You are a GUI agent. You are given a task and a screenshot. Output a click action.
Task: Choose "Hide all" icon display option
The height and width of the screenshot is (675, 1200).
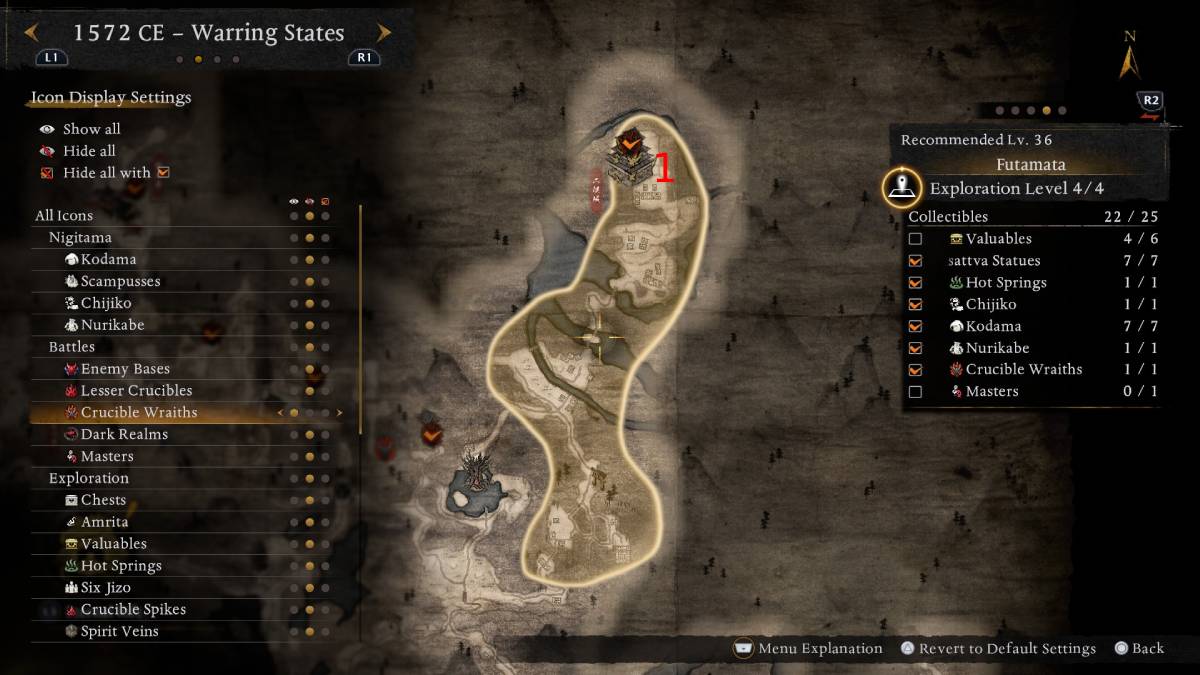coord(89,151)
